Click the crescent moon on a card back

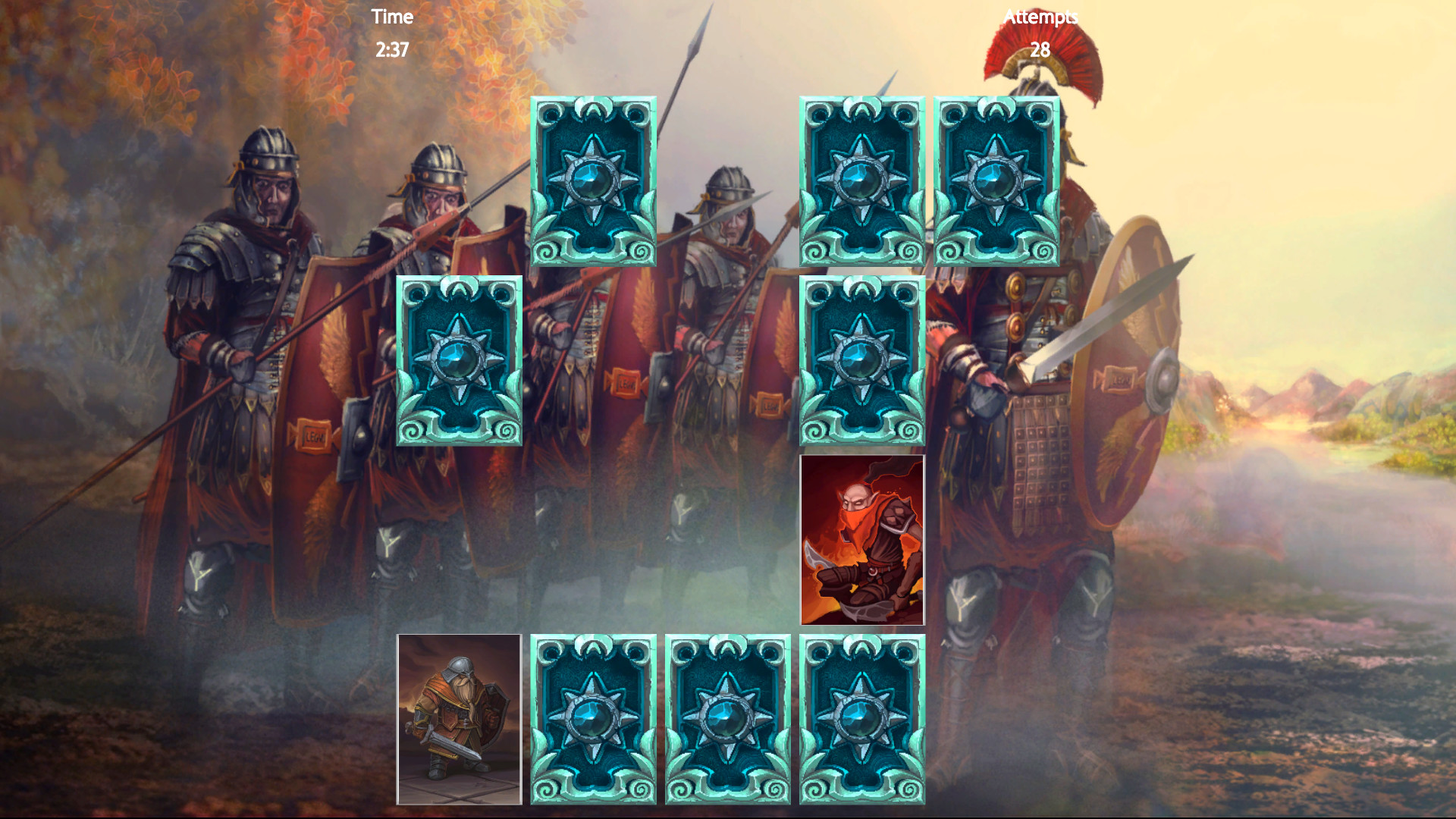[594, 111]
